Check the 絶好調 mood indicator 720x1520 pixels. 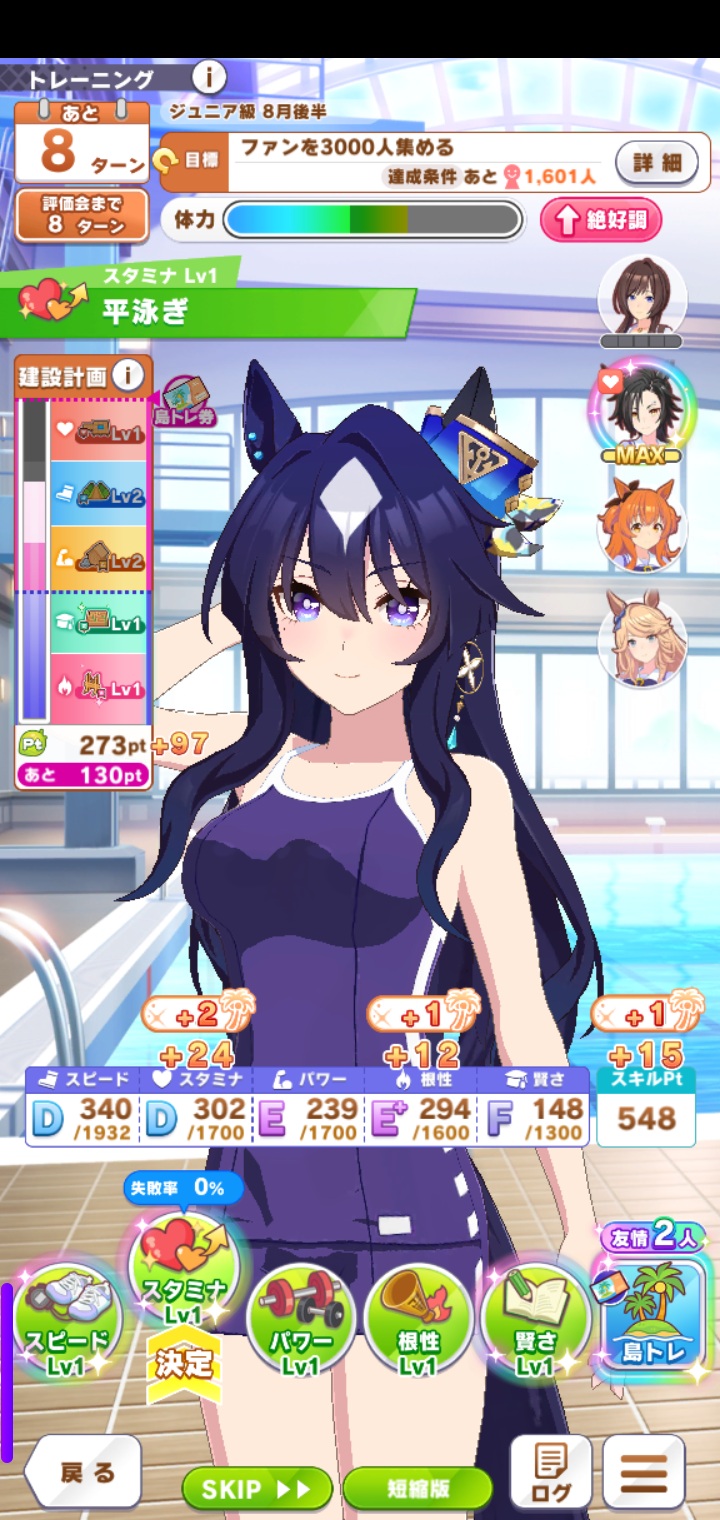pos(601,221)
